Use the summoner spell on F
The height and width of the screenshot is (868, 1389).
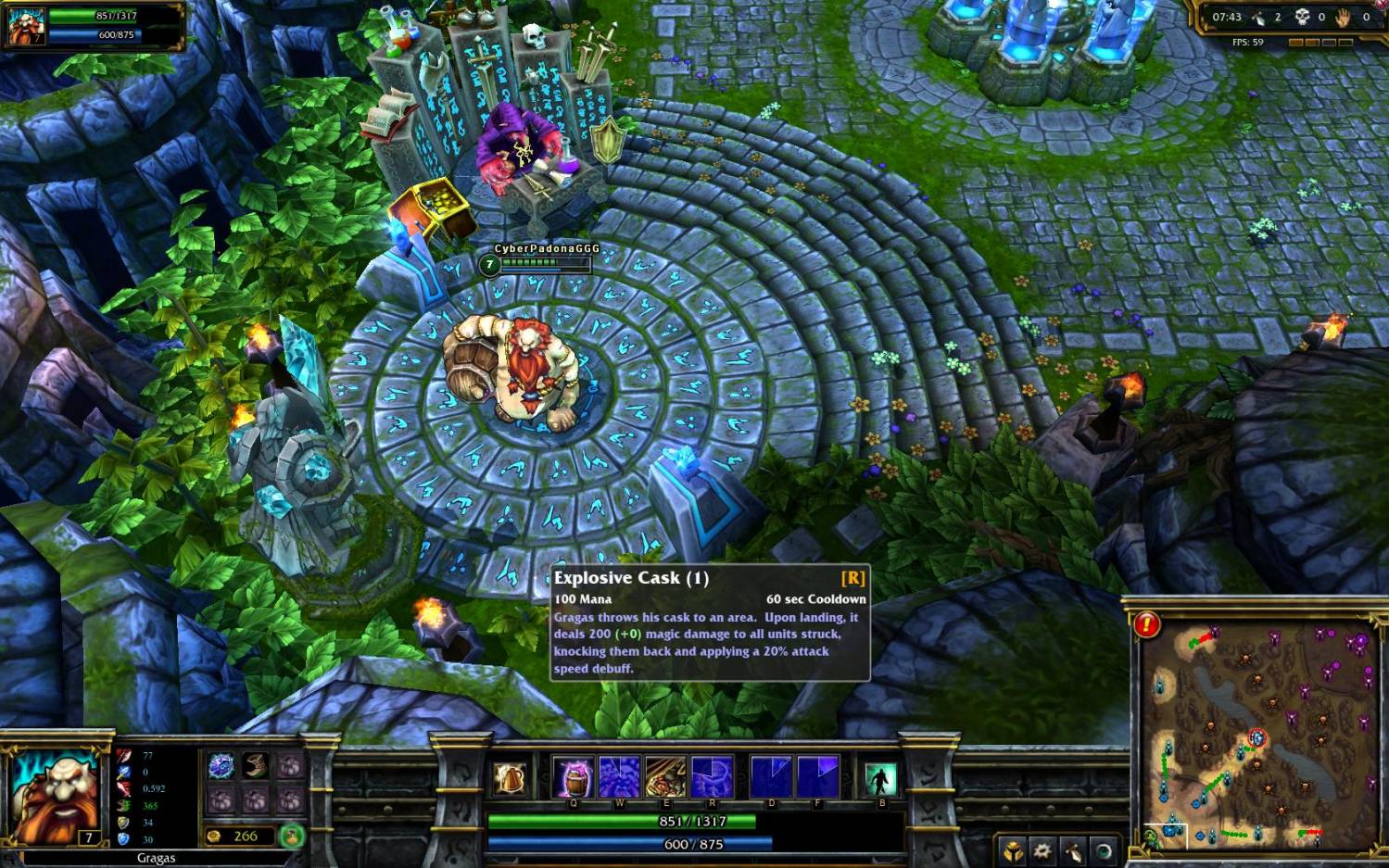[817, 776]
